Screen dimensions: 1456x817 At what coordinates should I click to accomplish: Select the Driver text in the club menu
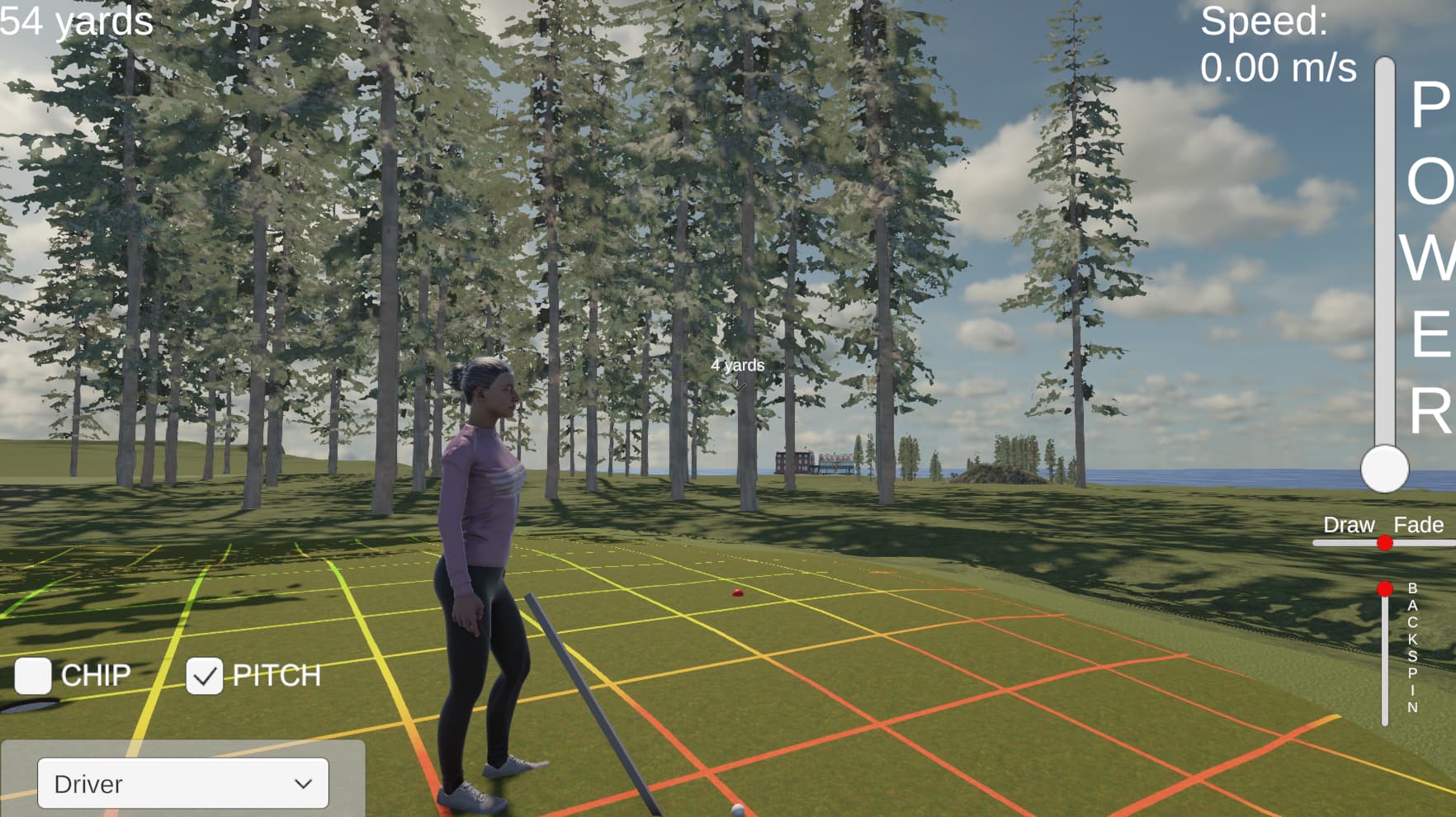coord(88,784)
